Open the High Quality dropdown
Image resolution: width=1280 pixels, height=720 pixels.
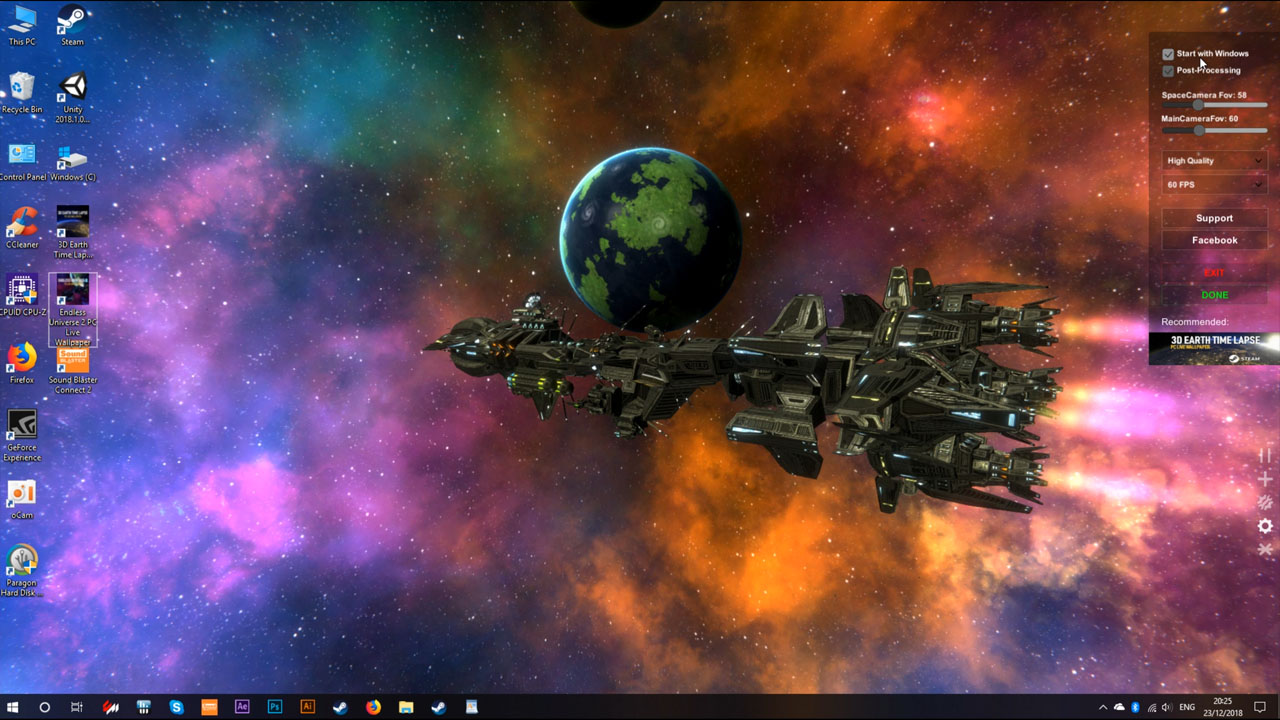[x=1213, y=160]
